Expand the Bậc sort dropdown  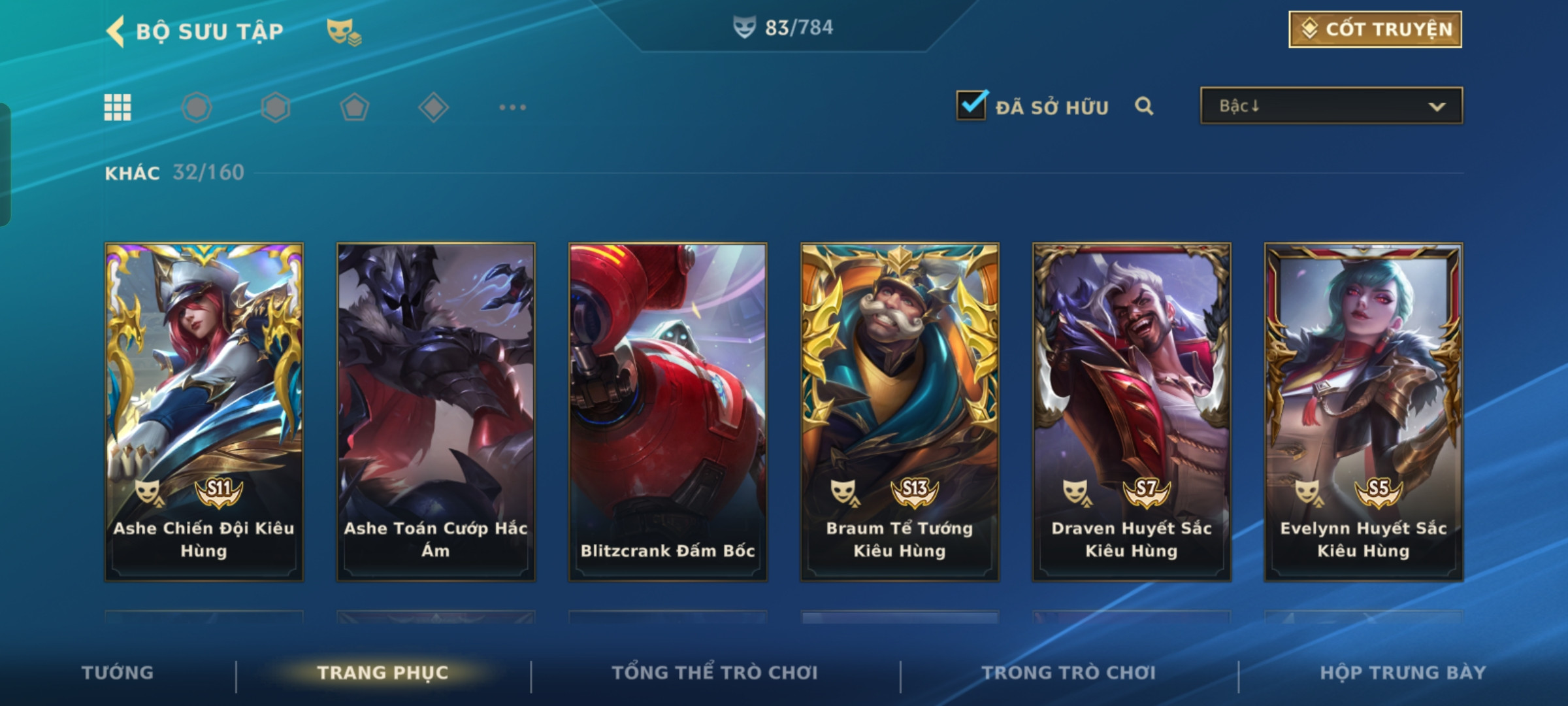[1331, 106]
